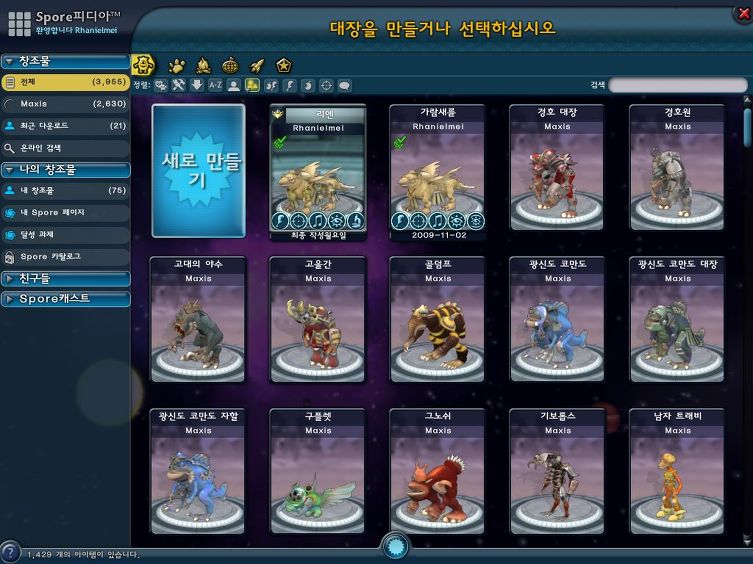This screenshot has height=564, width=753.
Task: Show the 전체 (all) creations list
Action: coord(65,82)
